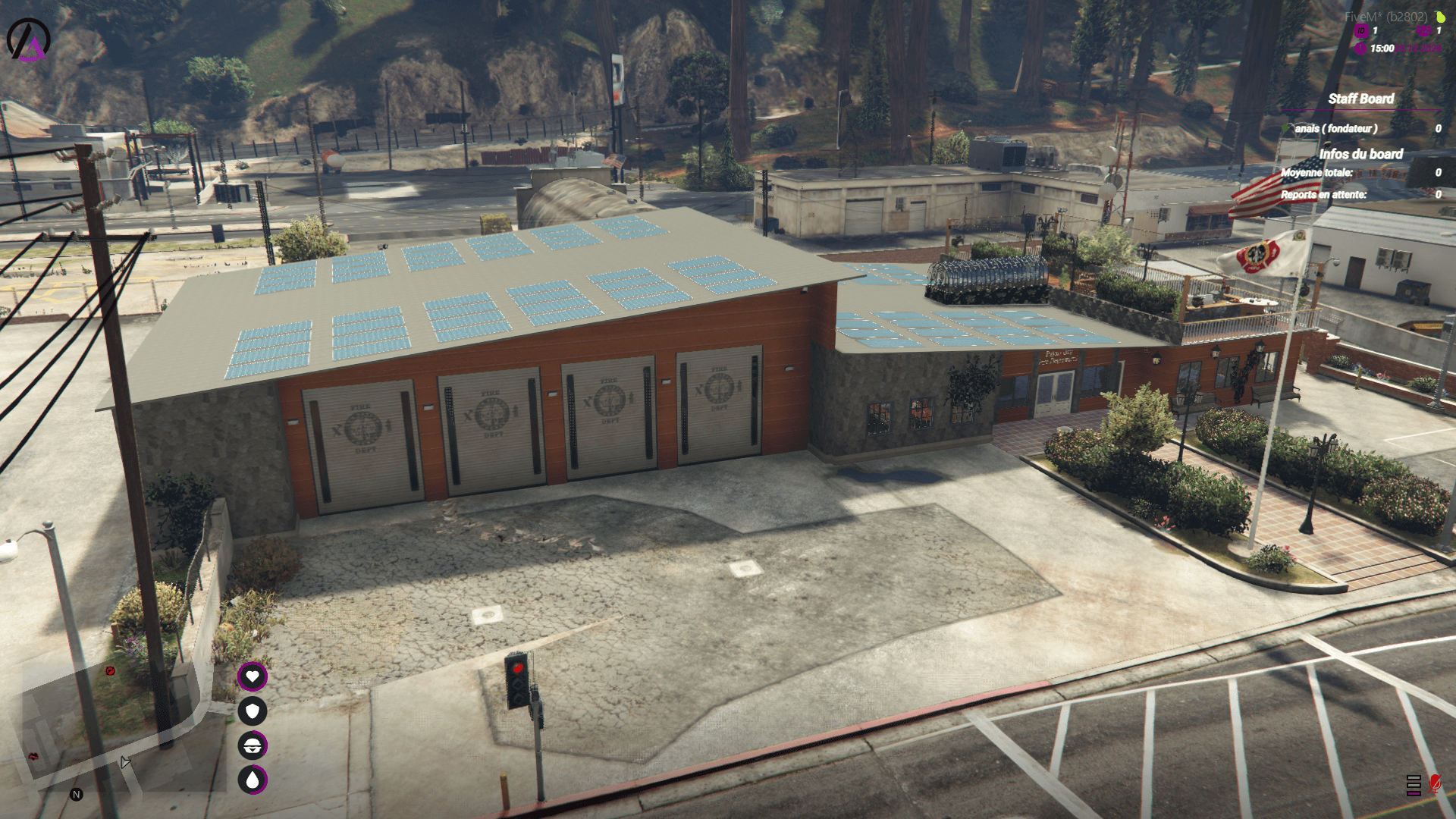
Task: Click the online players count icon
Action: pos(1423,31)
